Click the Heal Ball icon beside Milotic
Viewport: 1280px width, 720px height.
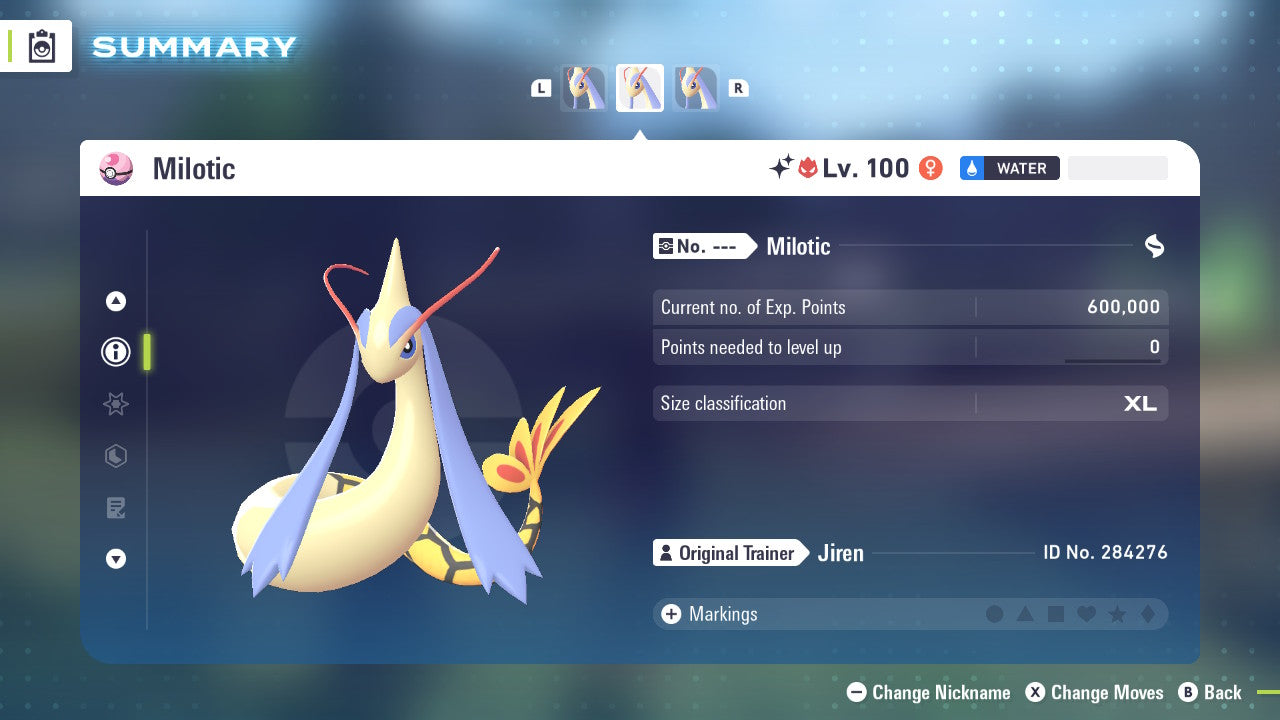[x=115, y=169]
